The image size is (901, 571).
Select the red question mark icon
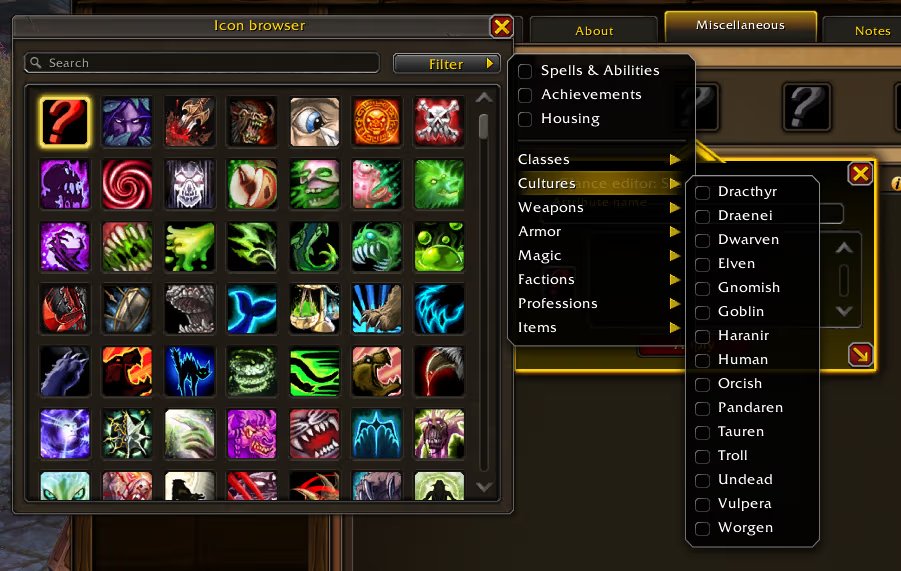[65, 122]
